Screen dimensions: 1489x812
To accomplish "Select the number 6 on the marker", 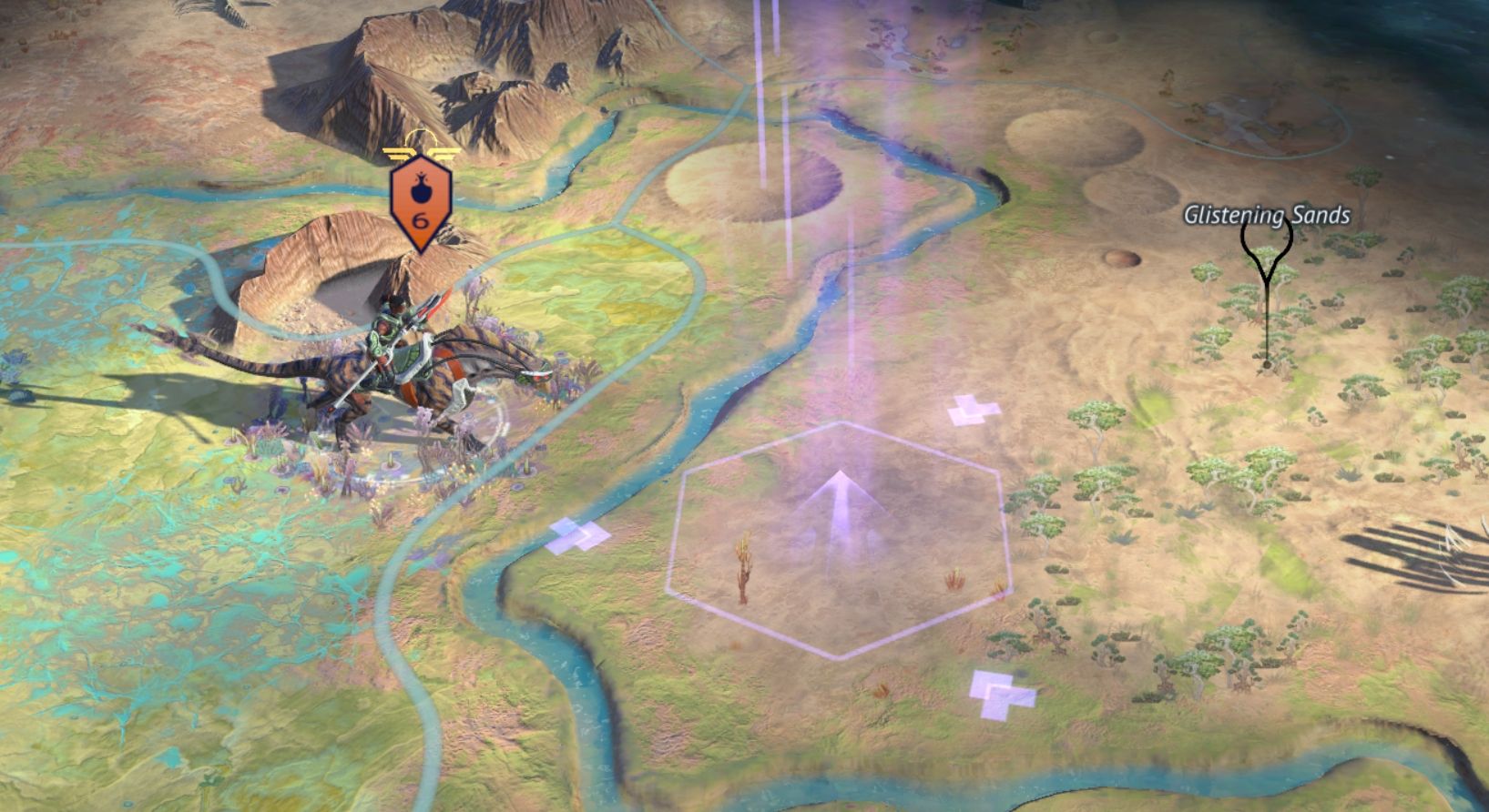I will [419, 218].
